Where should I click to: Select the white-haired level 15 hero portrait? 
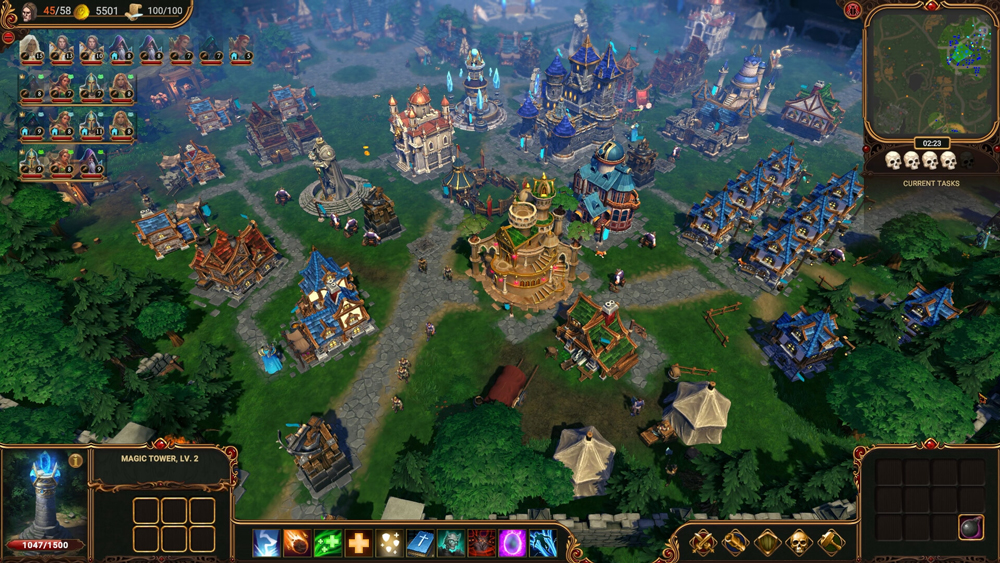click(x=31, y=48)
